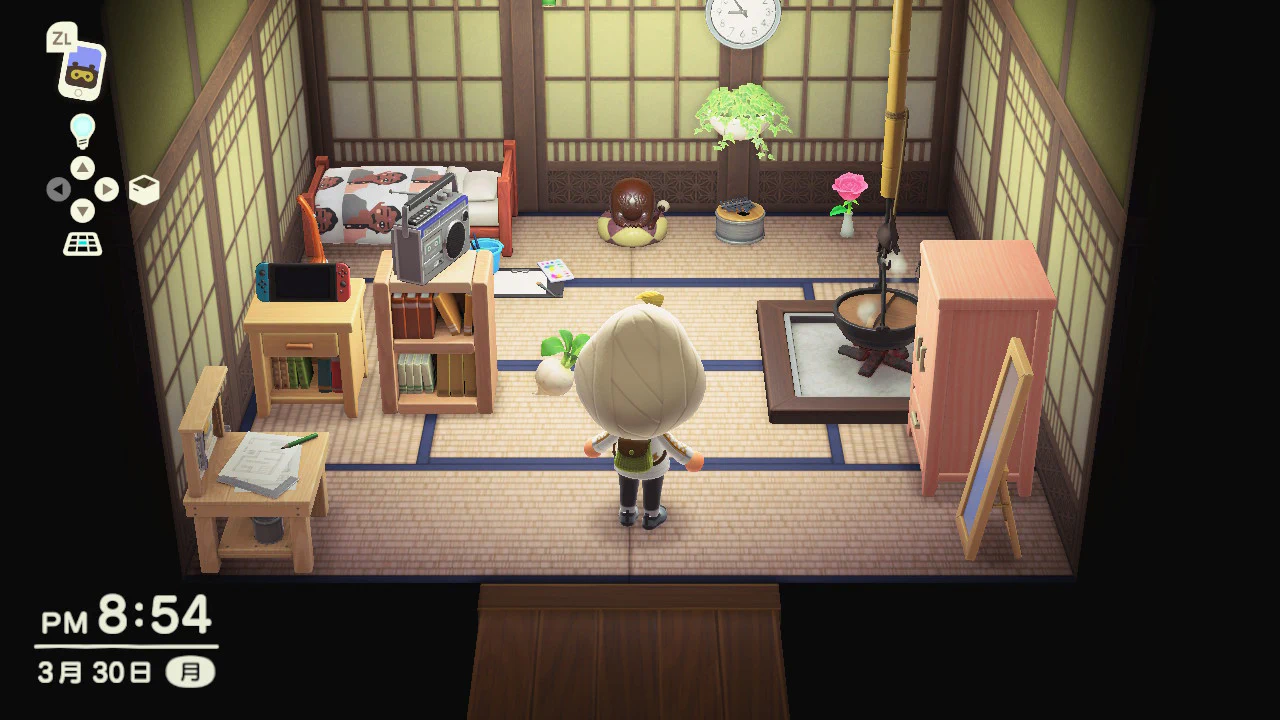Toggle the room lighting bulb icon
This screenshot has width=1280, height=720.
click(82, 131)
